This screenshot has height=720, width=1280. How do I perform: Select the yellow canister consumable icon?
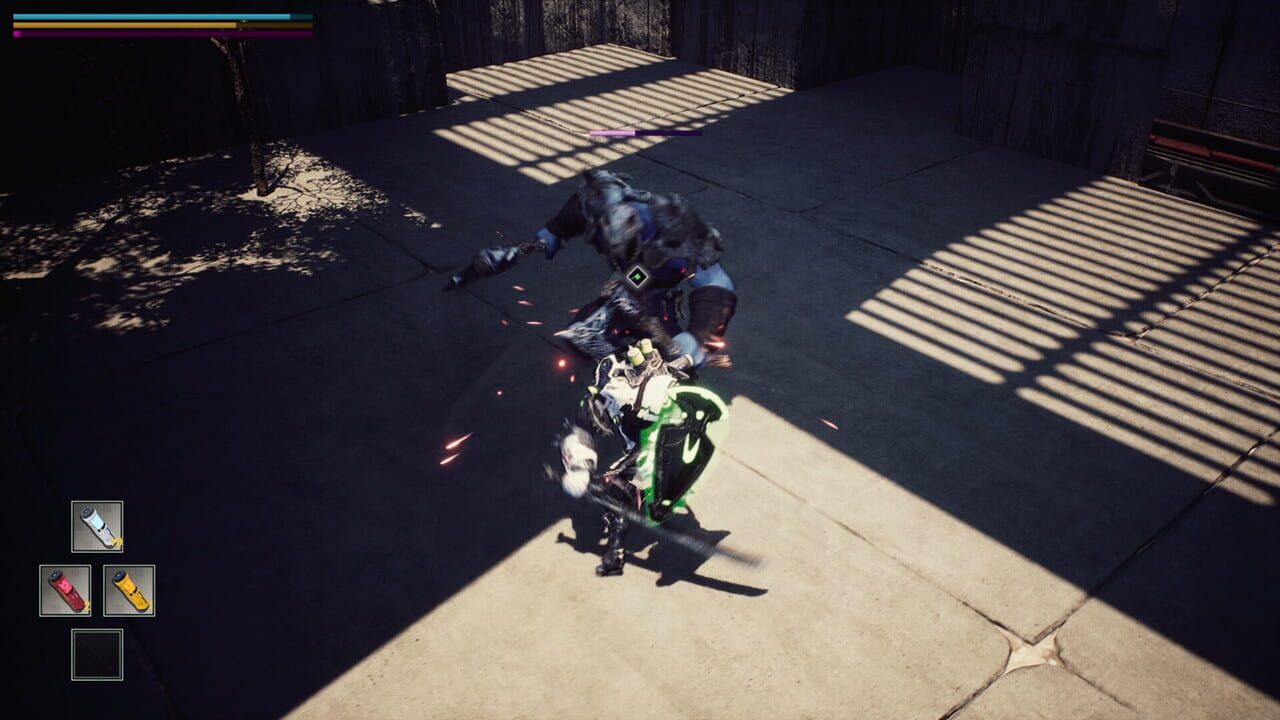(x=130, y=589)
